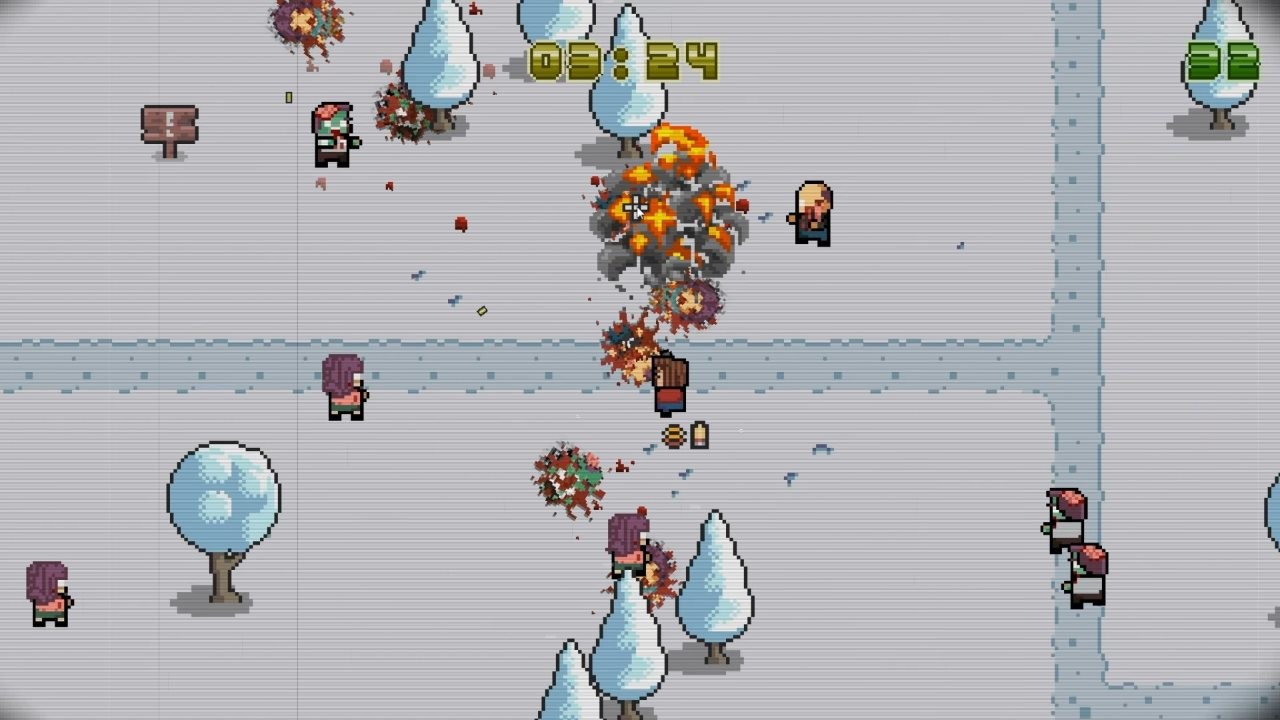Image resolution: width=1280 pixels, height=720 pixels.
Task: Target the blonde survivor near the explosion
Action: click(x=810, y=210)
